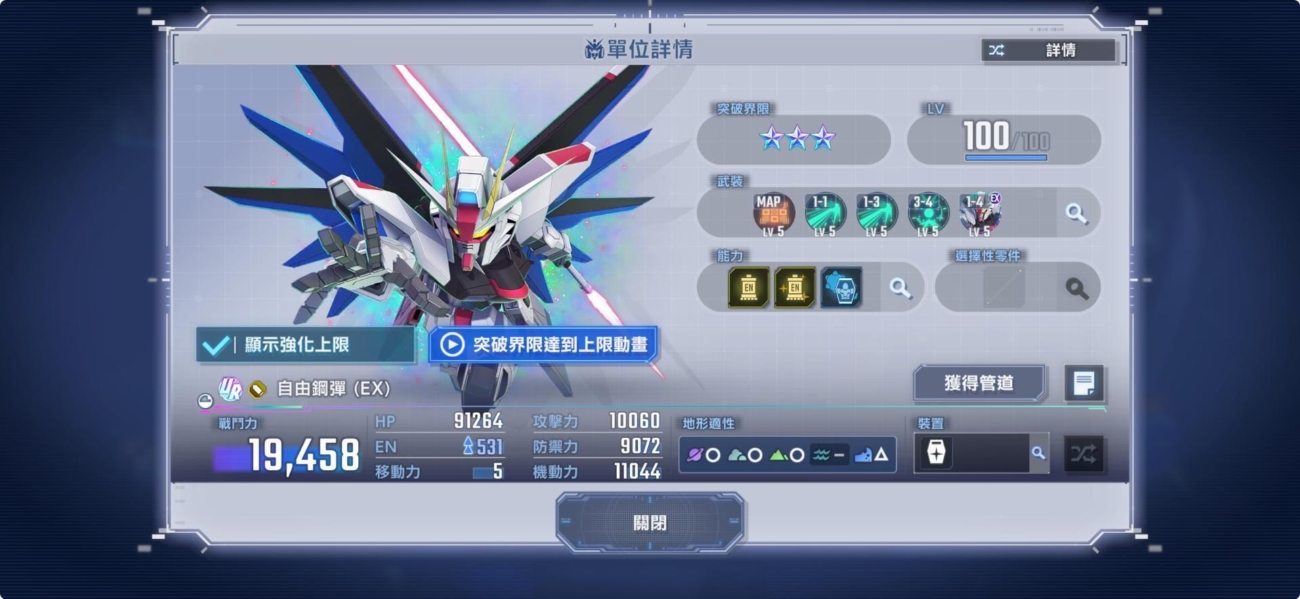Open the 詳情 details switch button
This screenshot has height=599, width=1300.
pos(1048,50)
